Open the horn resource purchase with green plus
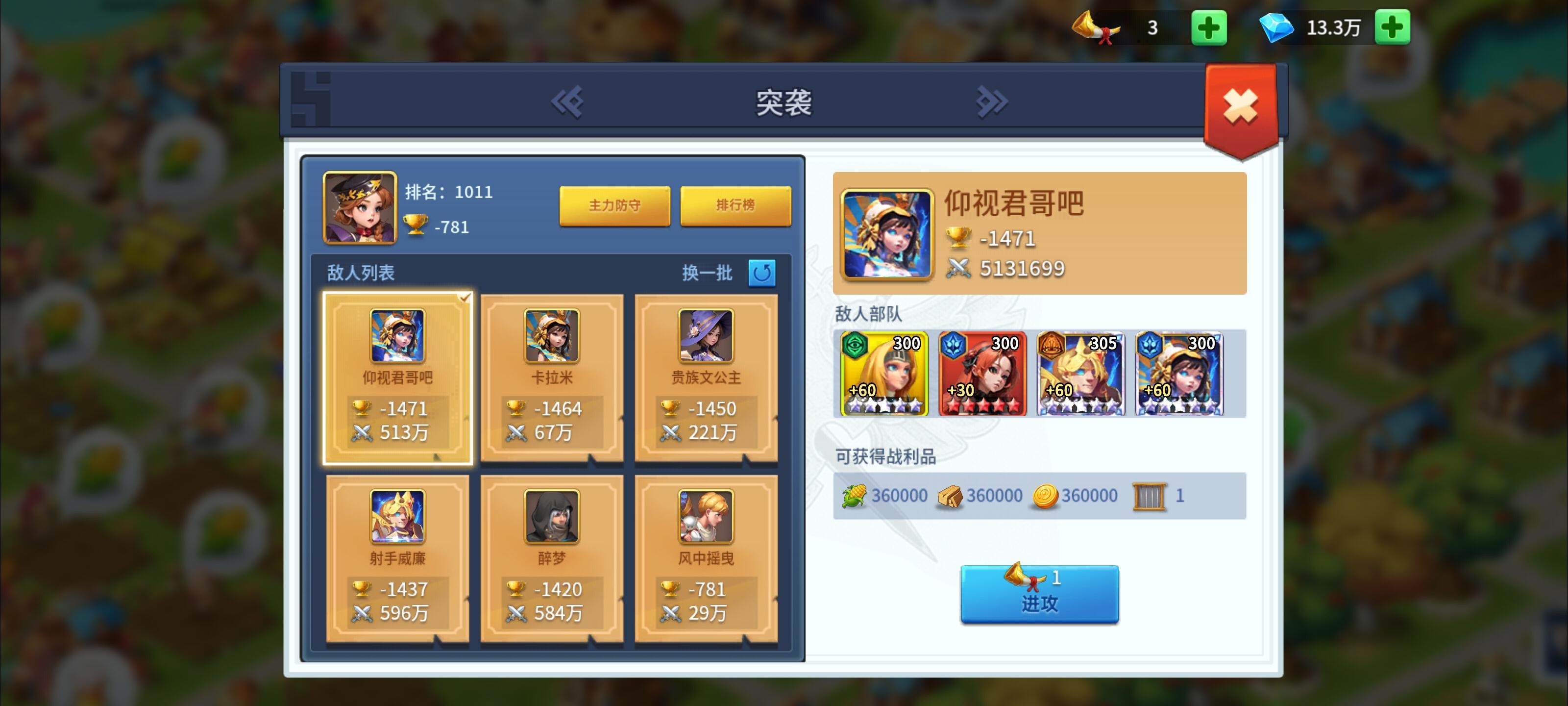 pyautogui.click(x=1209, y=27)
